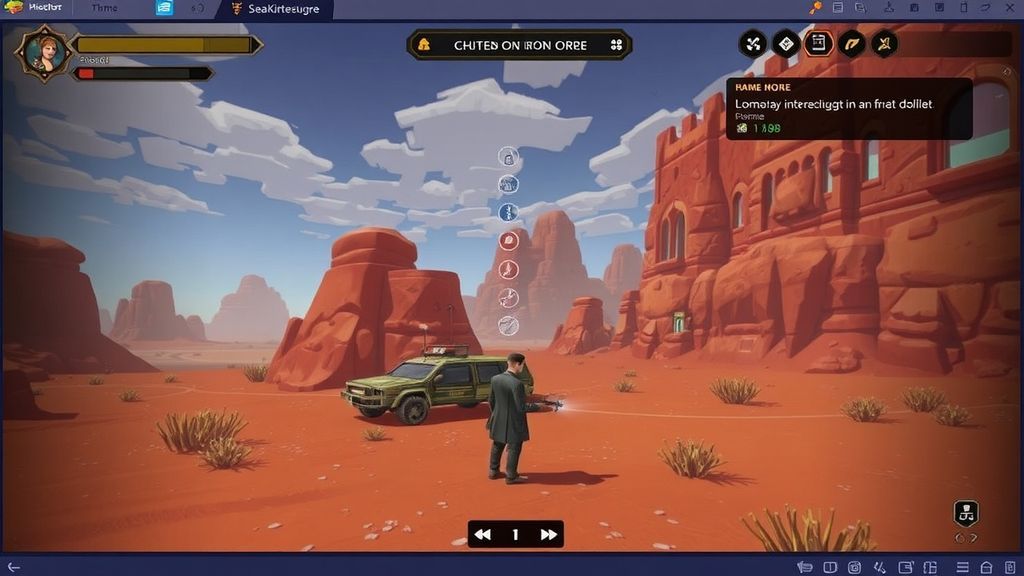
Task: Open the small badge icon at bottom right
Action: [x=966, y=514]
